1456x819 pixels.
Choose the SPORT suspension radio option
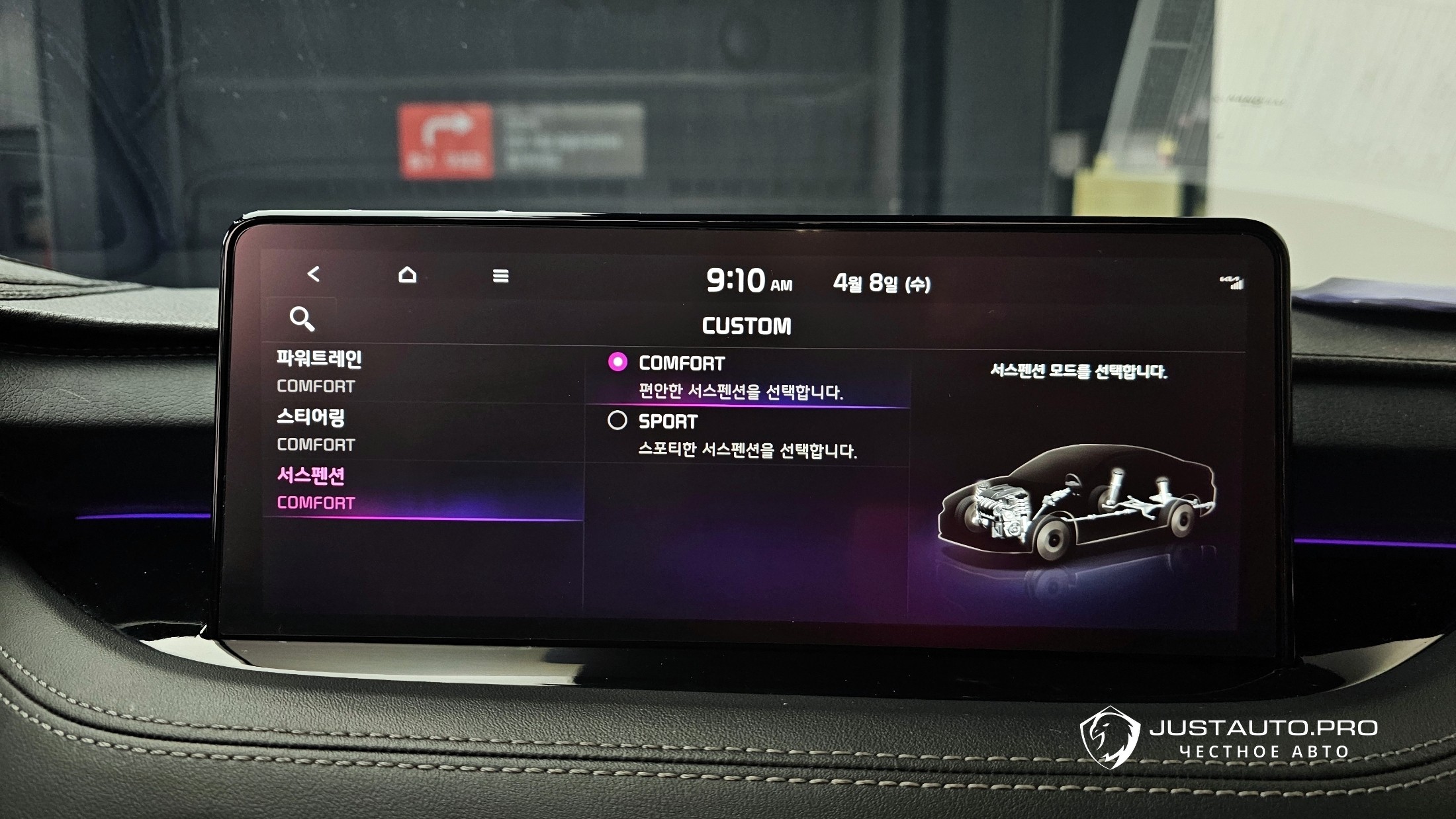pos(617,421)
